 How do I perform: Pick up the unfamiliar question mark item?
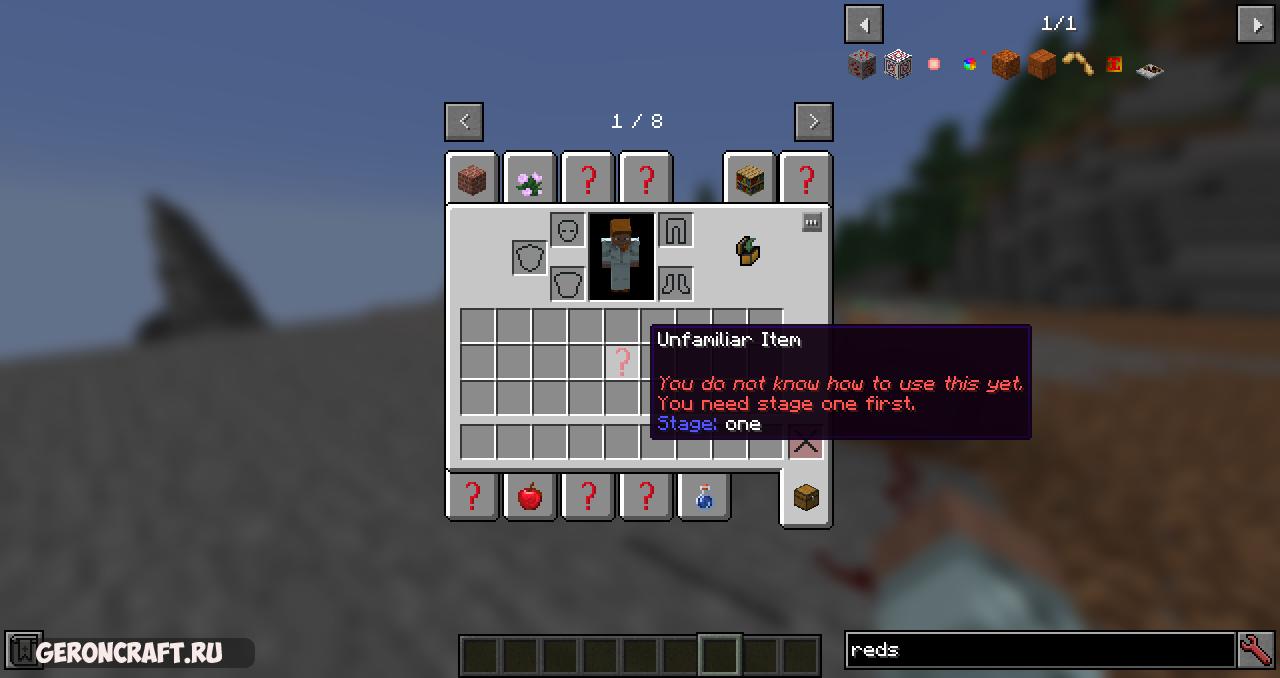622,361
